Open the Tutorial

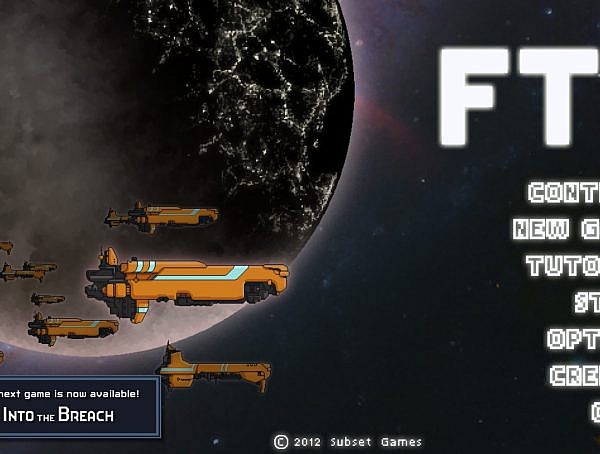pyautogui.click(x=564, y=266)
